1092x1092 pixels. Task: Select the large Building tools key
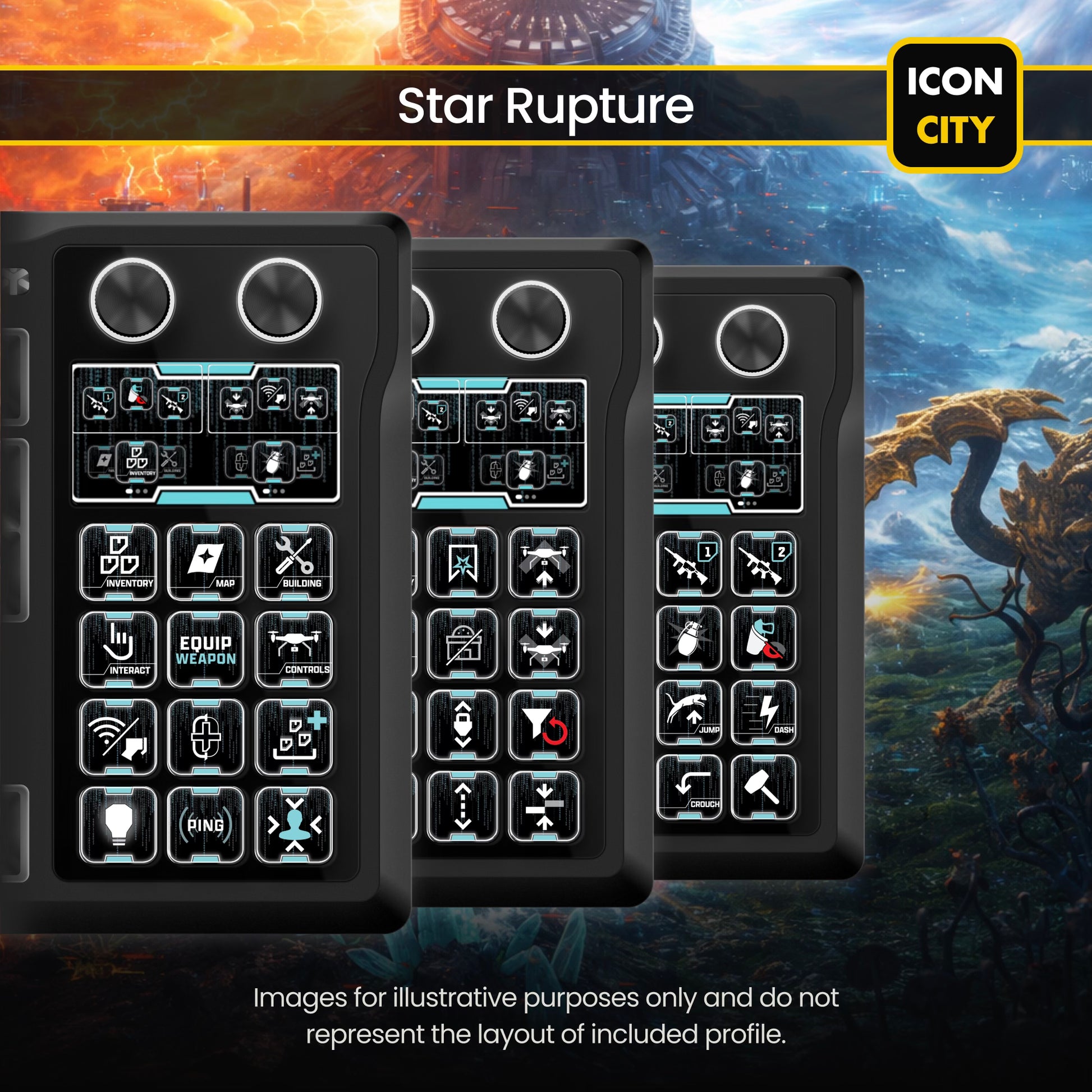(x=294, y=561)
